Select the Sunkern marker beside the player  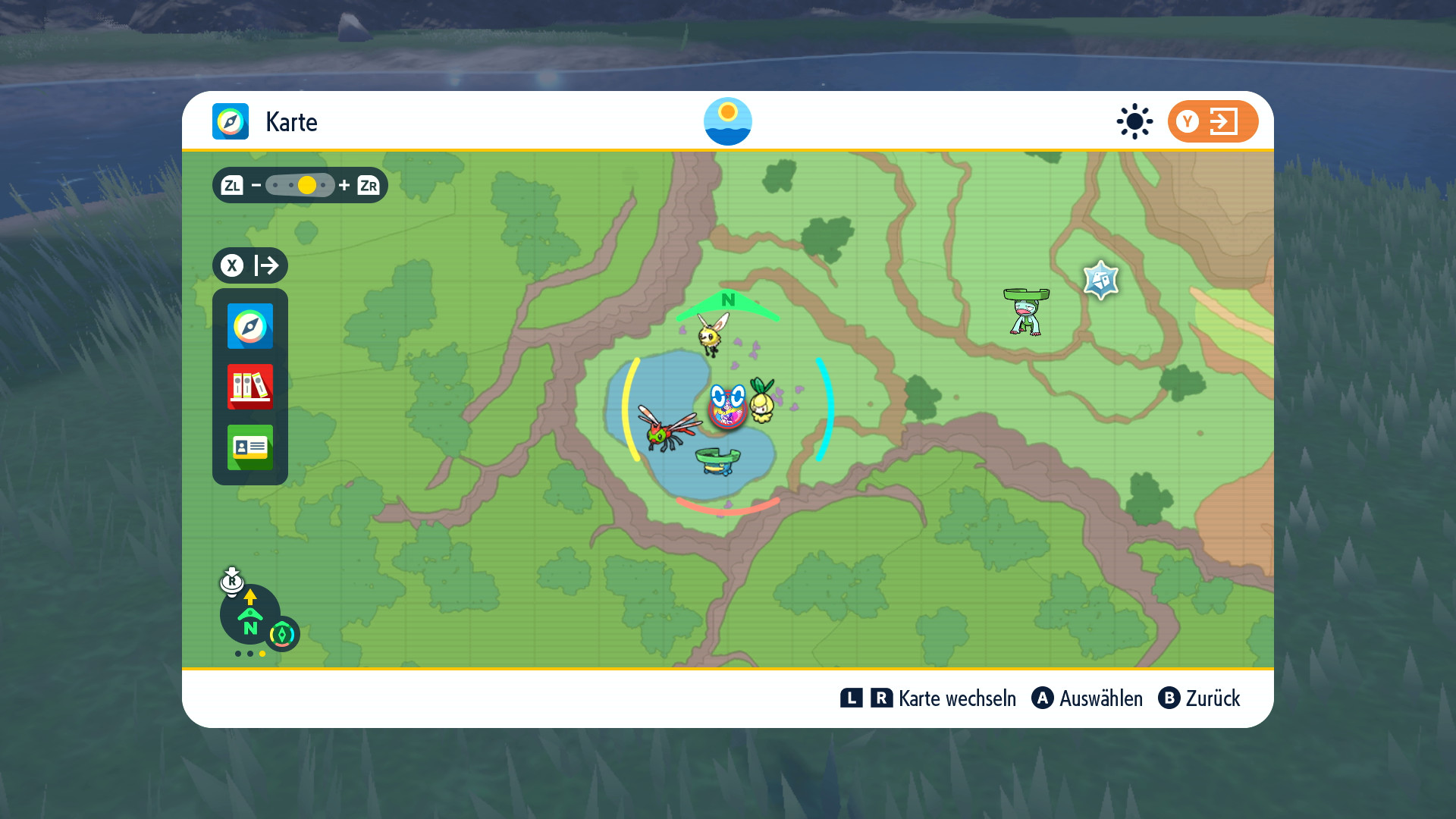762,400
